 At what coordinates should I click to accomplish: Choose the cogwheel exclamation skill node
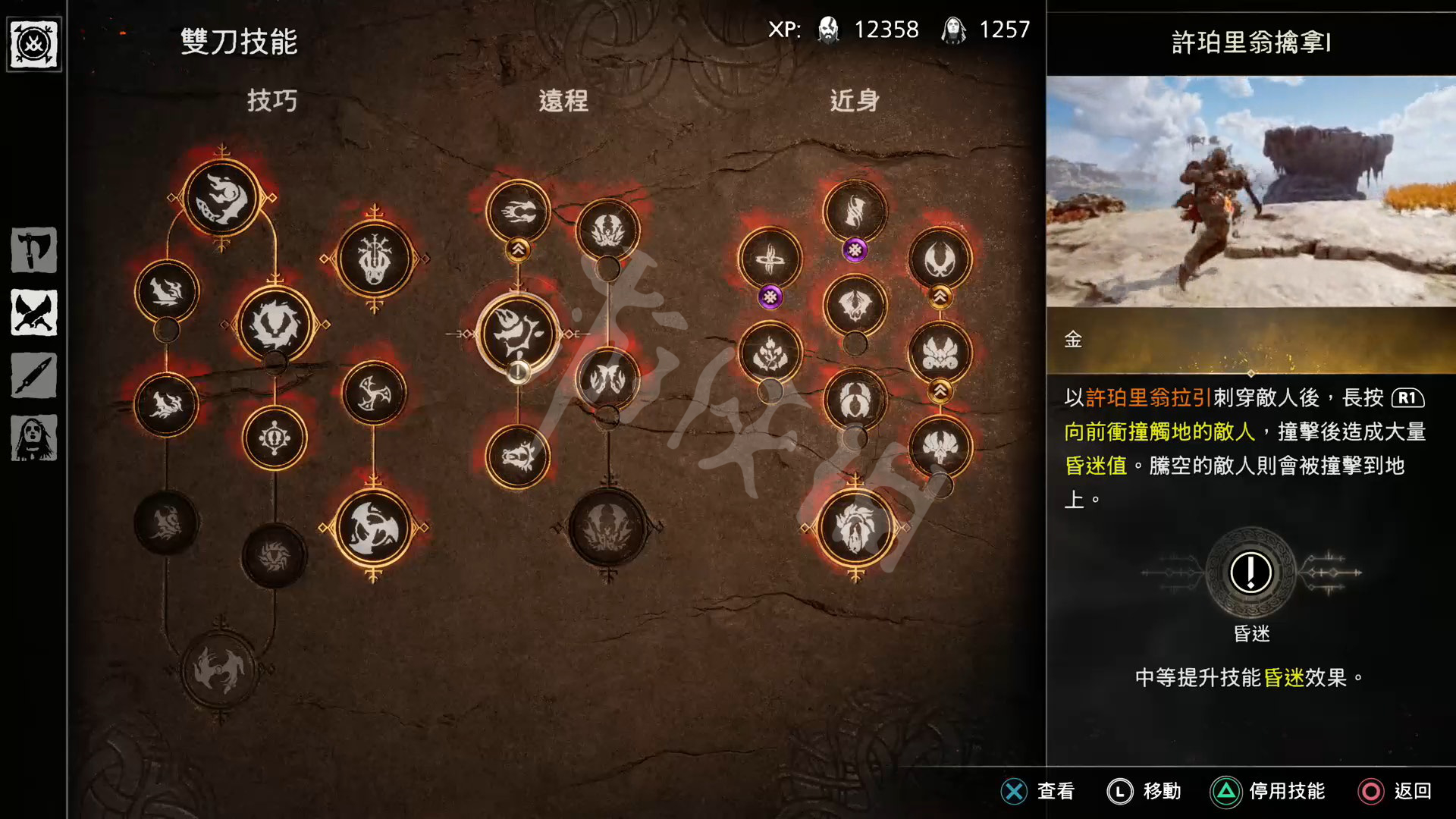(x=275, y=438)
